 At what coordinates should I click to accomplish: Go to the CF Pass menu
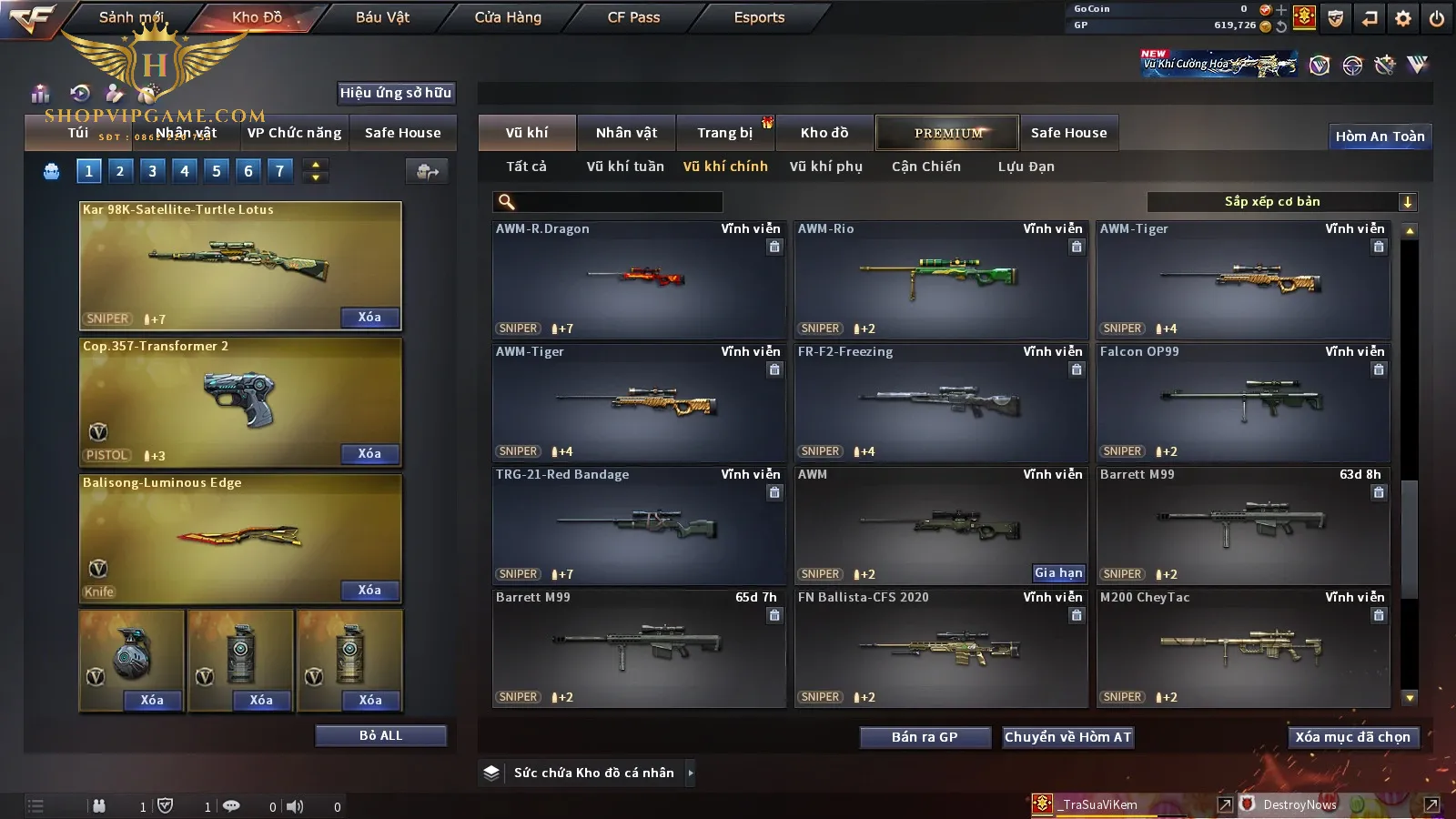(633, 17)
